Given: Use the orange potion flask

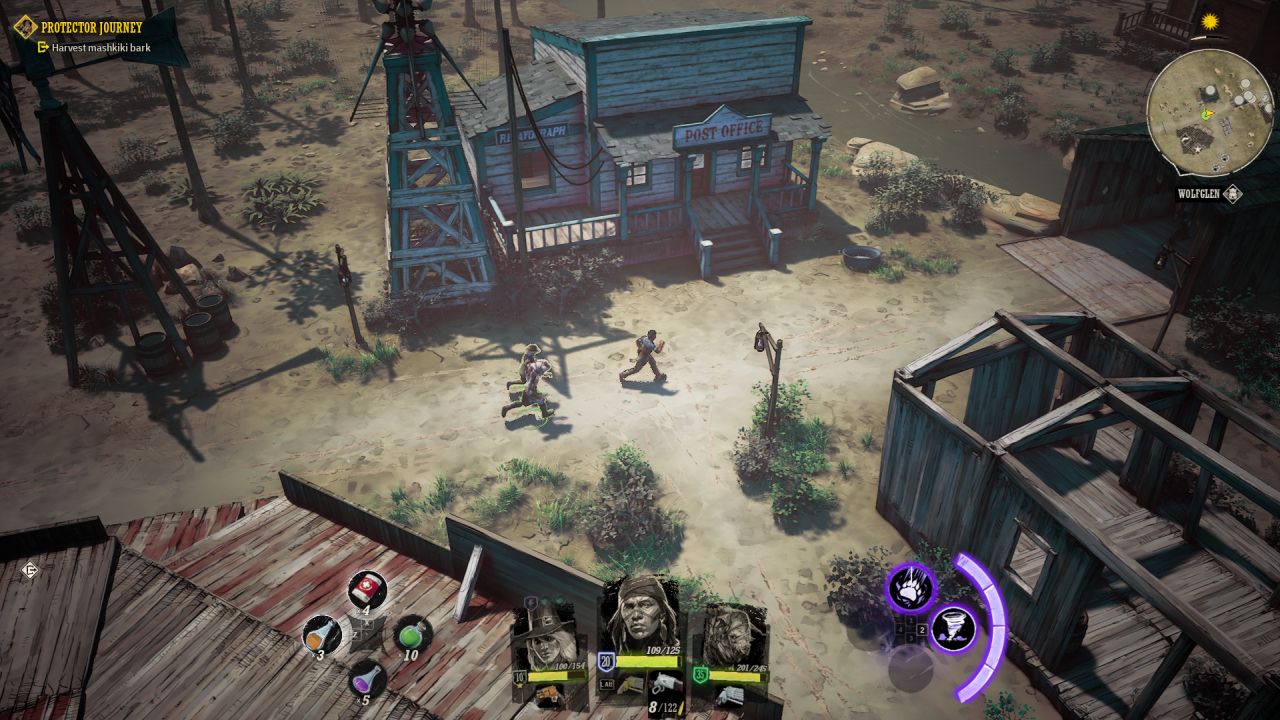Looking at the screenshot, I should (x=321, y=634).
